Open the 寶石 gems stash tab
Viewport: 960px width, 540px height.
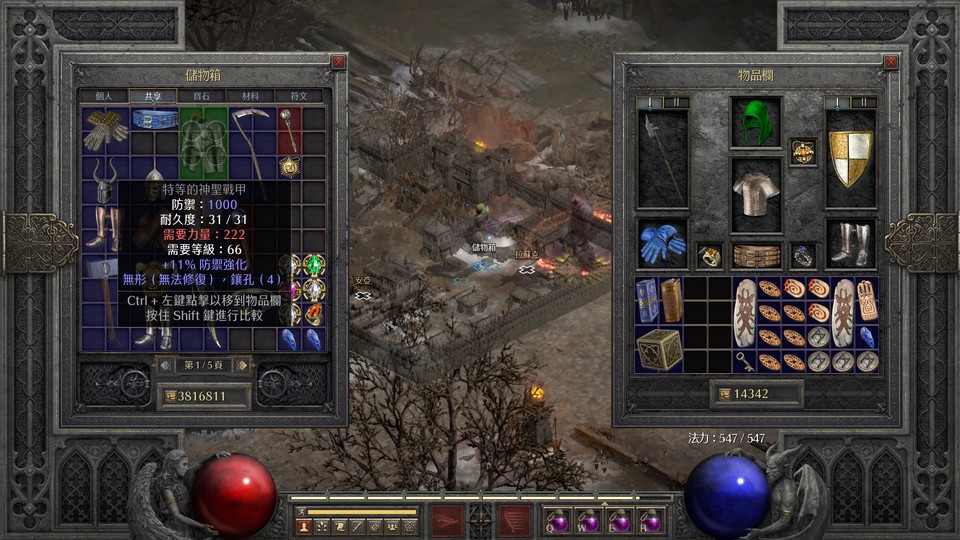tap(204, 96)
